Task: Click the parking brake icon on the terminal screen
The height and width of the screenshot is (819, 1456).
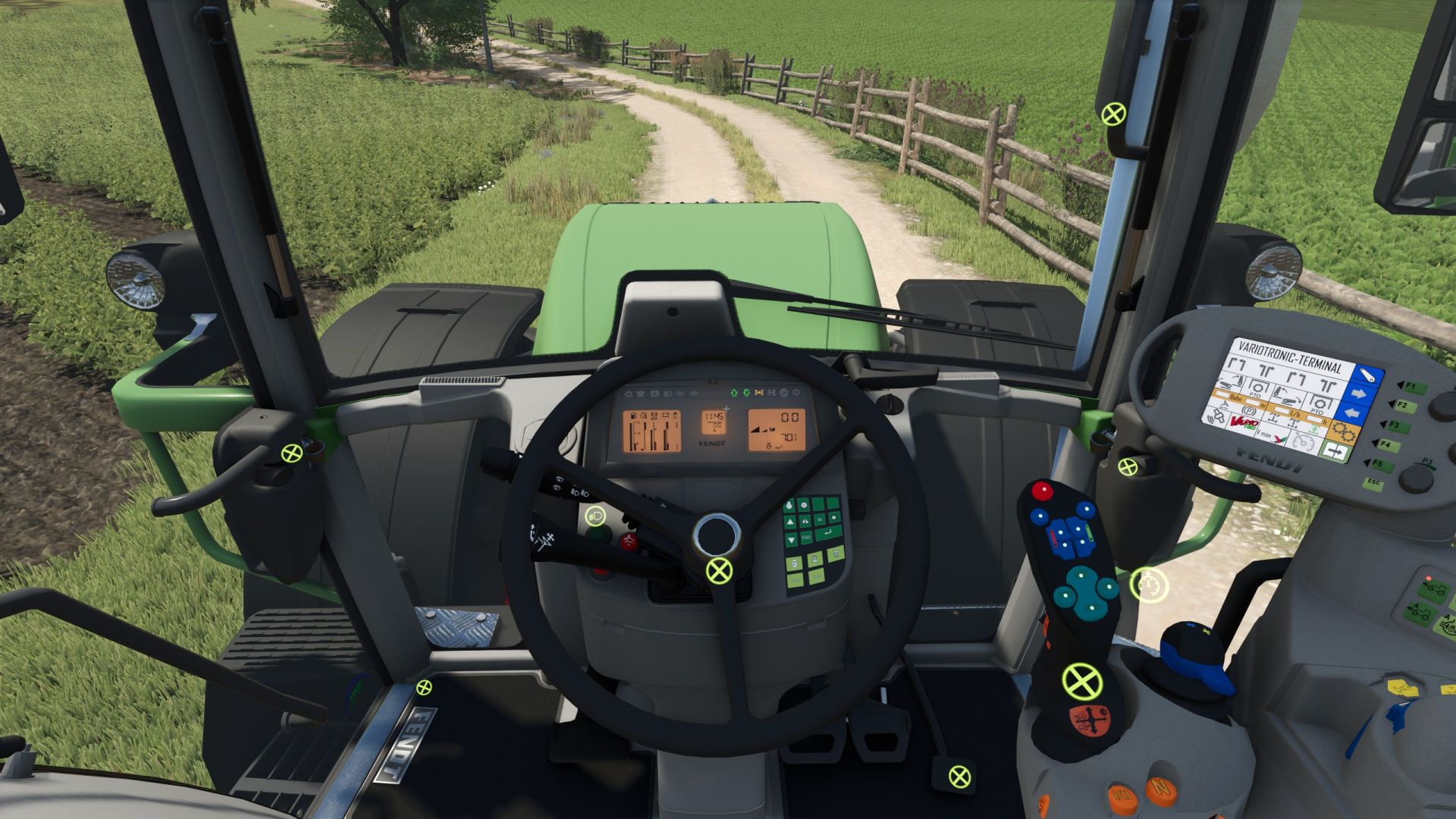Action: point(1248,412)
